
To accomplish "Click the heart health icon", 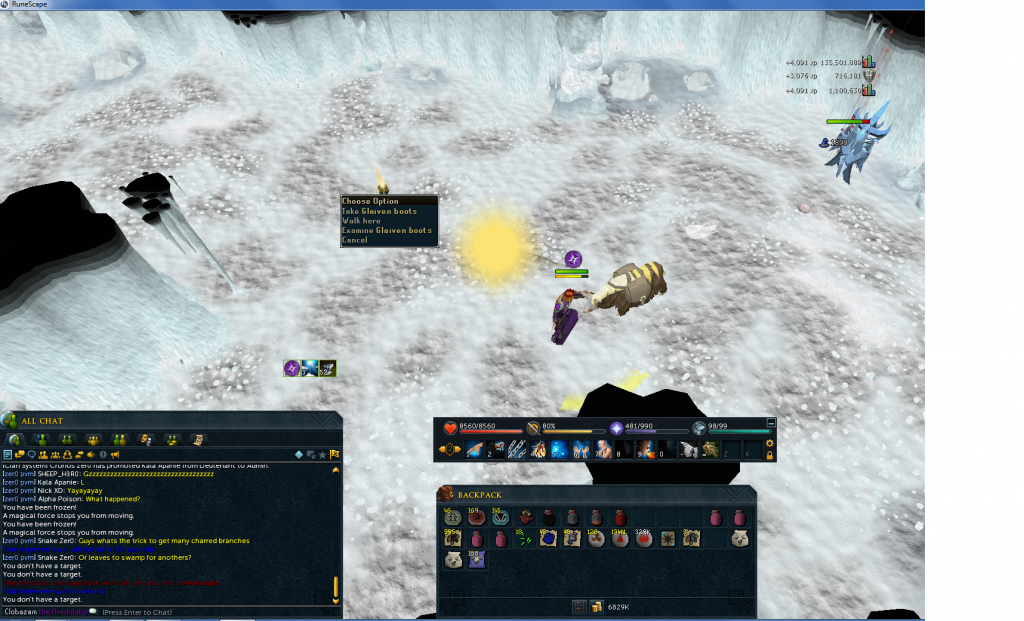I will coord(449,427).
